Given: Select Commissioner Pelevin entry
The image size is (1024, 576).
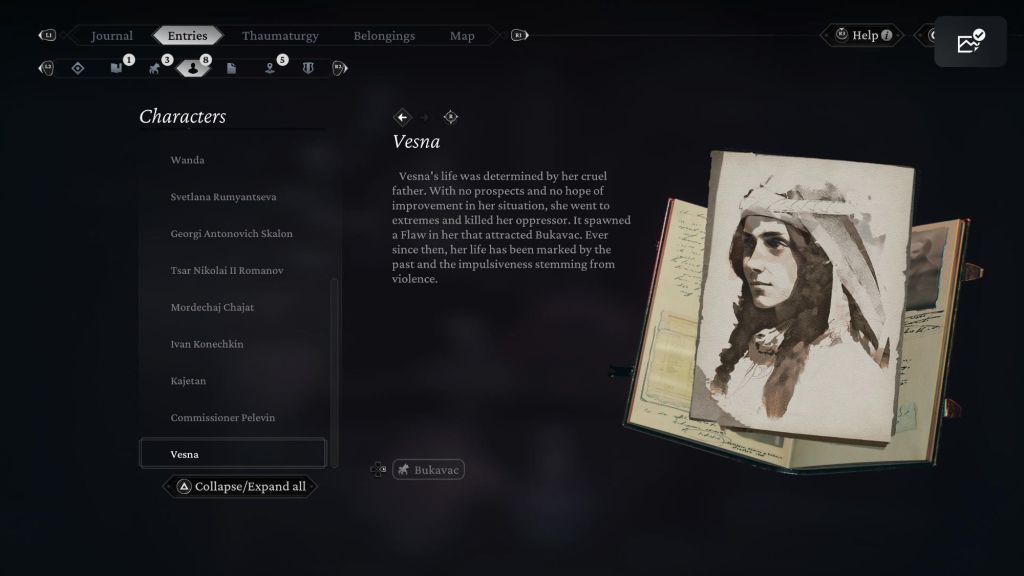Looking at the screenshot, I should 222,418.
